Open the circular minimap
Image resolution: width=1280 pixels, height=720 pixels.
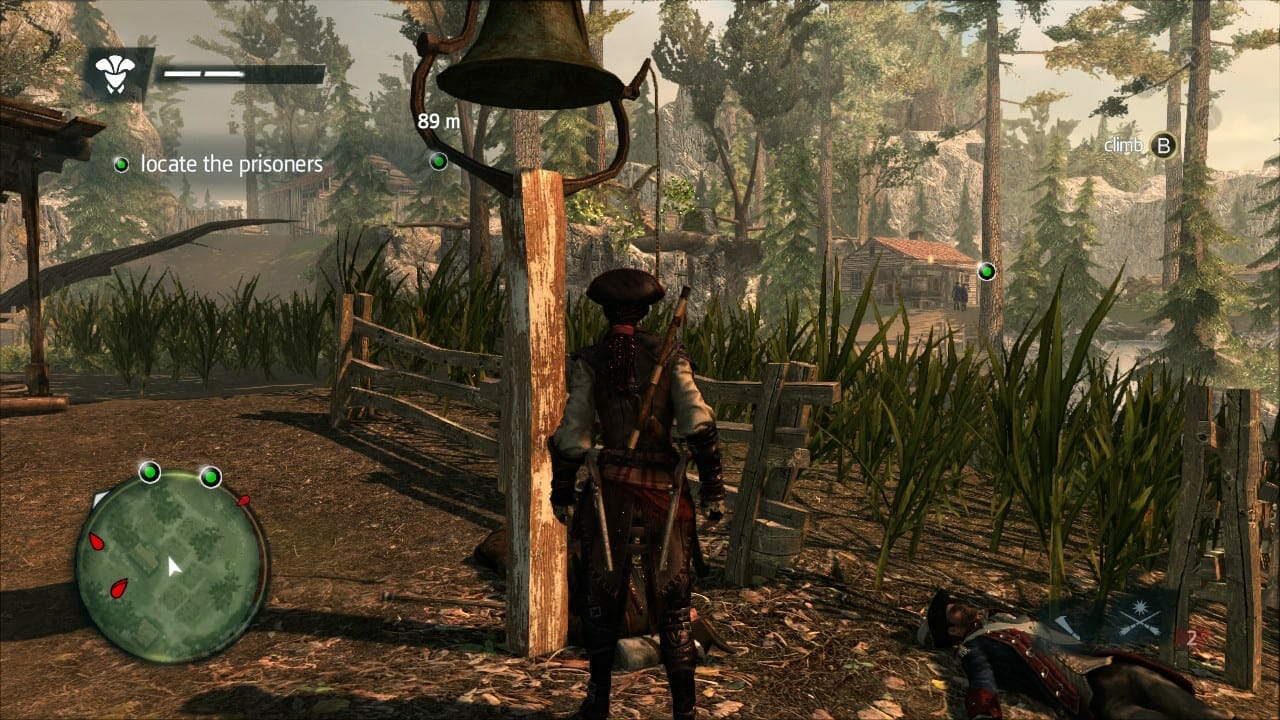[x=171, y=566]
